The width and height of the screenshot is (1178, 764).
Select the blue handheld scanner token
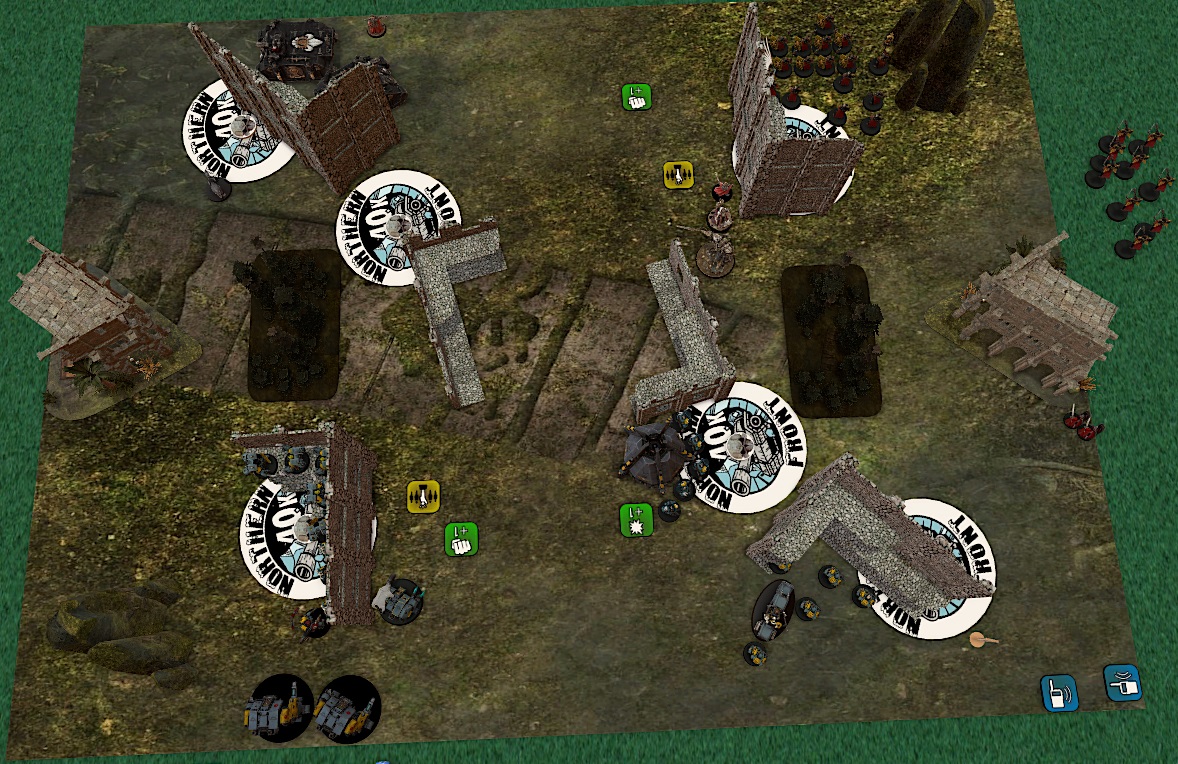click(x=1122, y=683)
